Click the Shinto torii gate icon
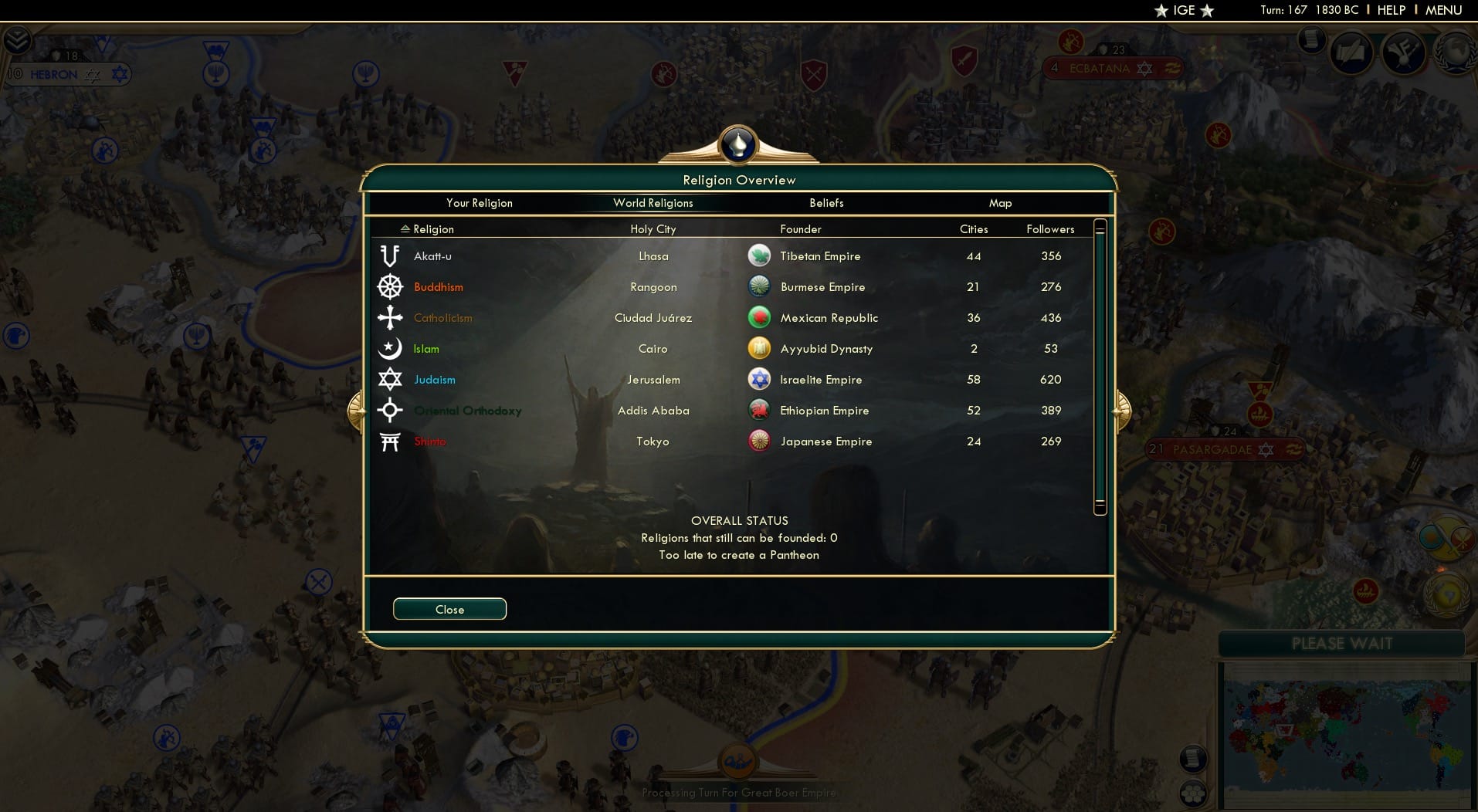Screen dimensions: 1478x812 [x=391, y=441]
